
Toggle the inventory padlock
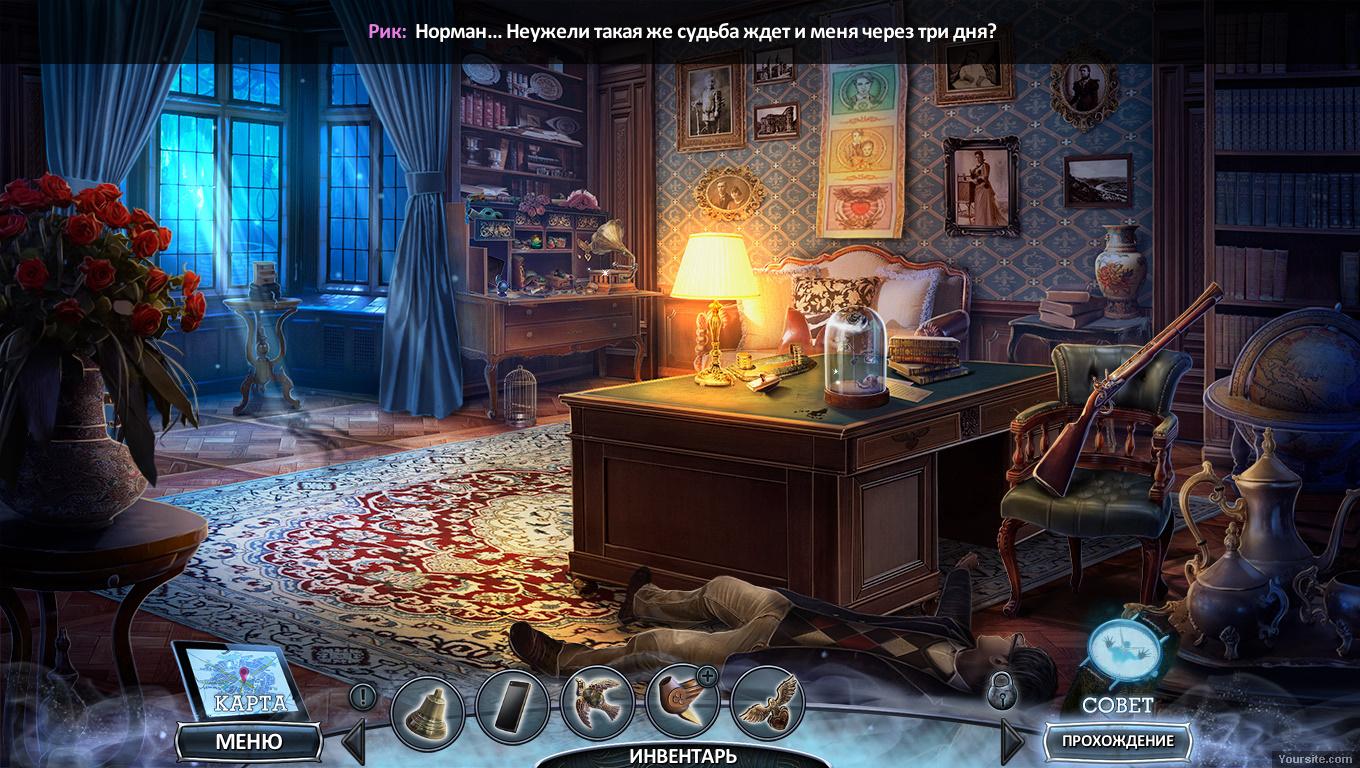tap(1001, 690)
